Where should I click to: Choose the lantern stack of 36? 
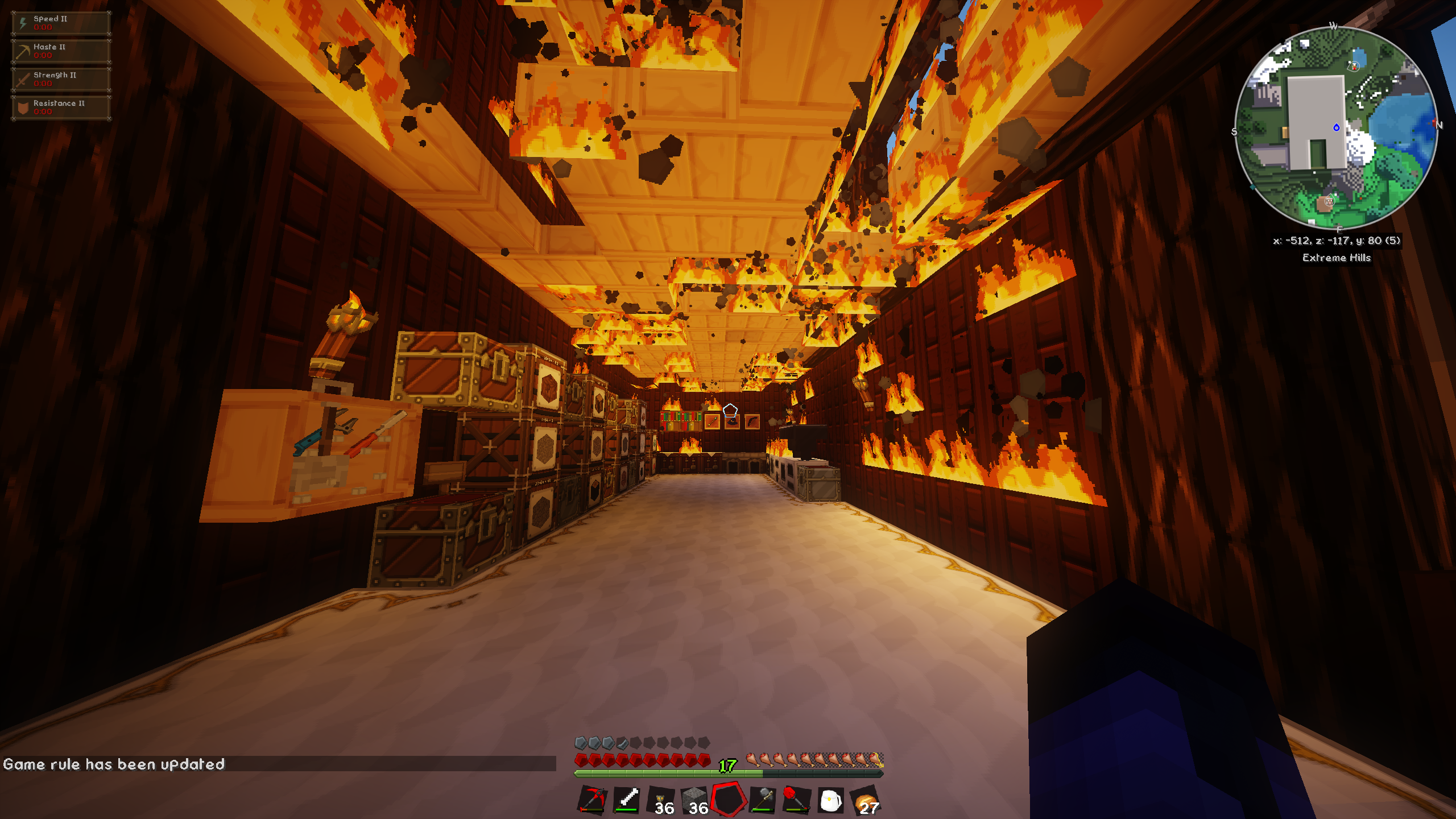(661, 800)
